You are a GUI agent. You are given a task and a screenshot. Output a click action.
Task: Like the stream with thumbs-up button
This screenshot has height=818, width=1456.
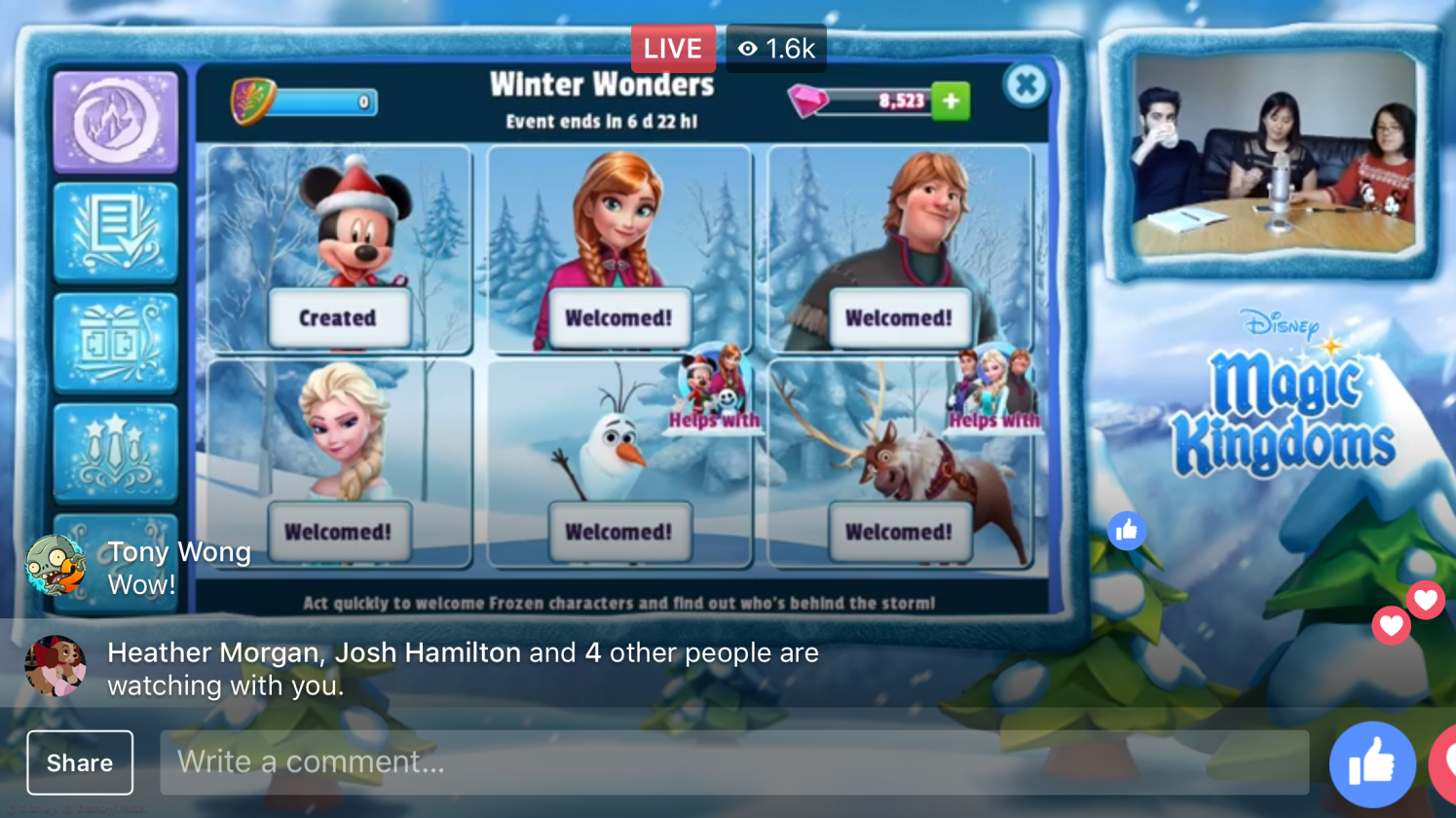point(1372,764)
